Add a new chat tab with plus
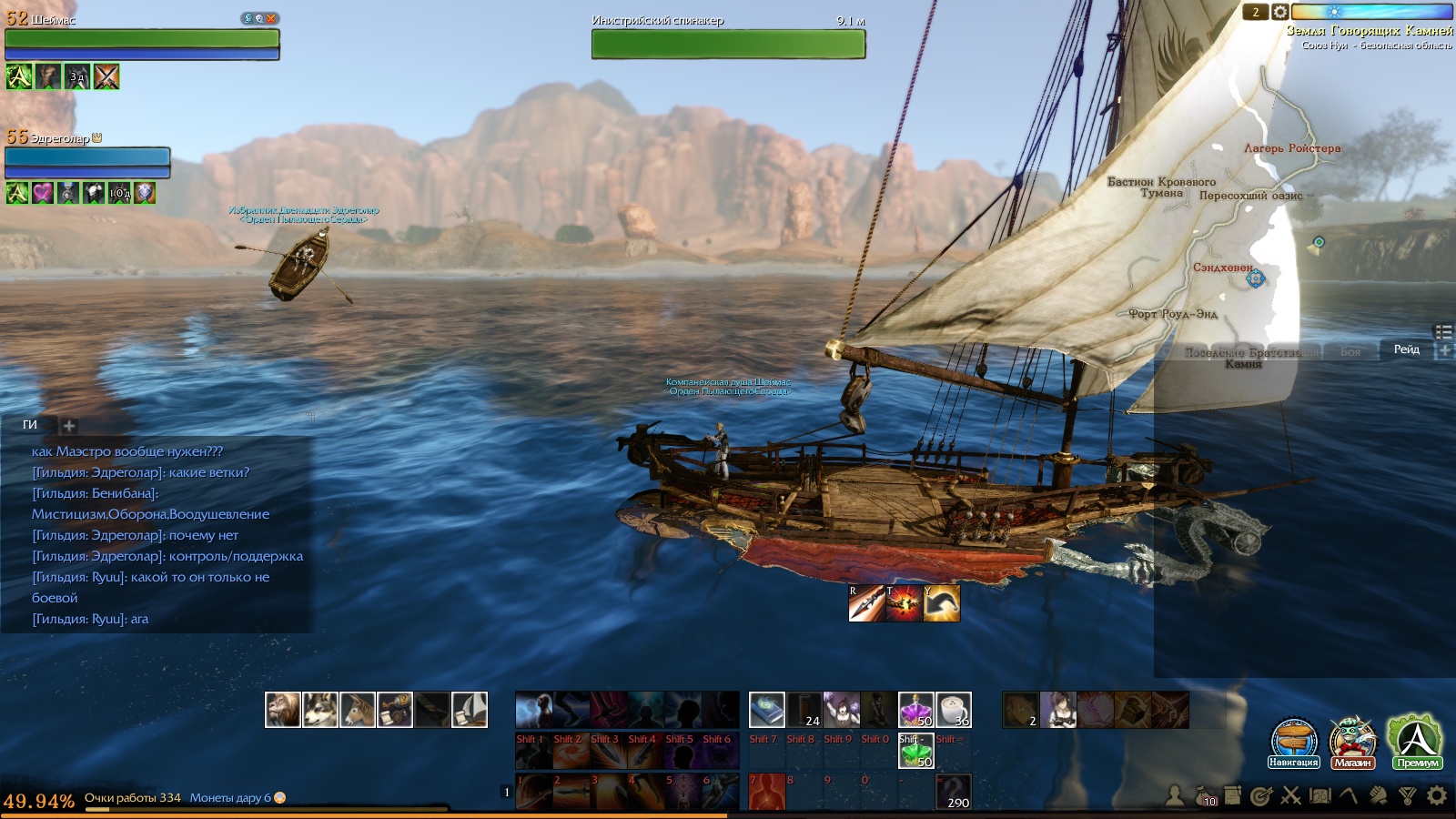Viewport: 1456px width, 819px height. 69,425
